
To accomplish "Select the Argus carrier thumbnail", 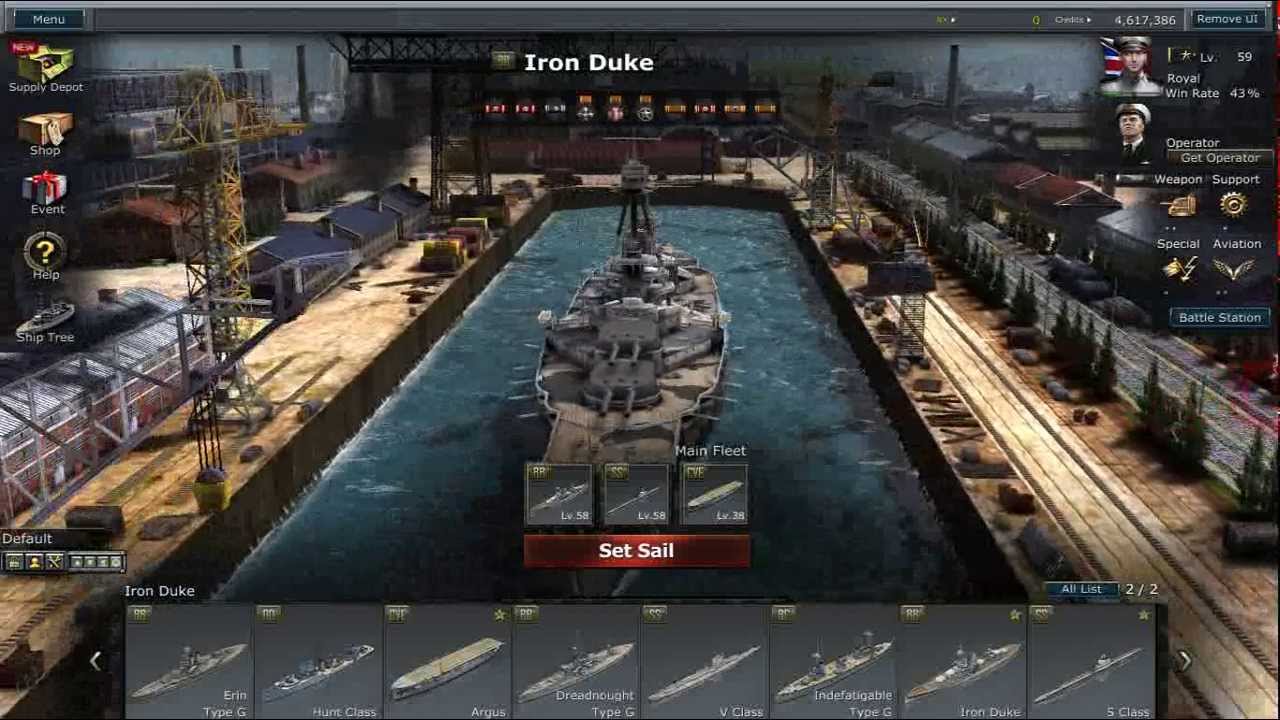I will [450, 660].
